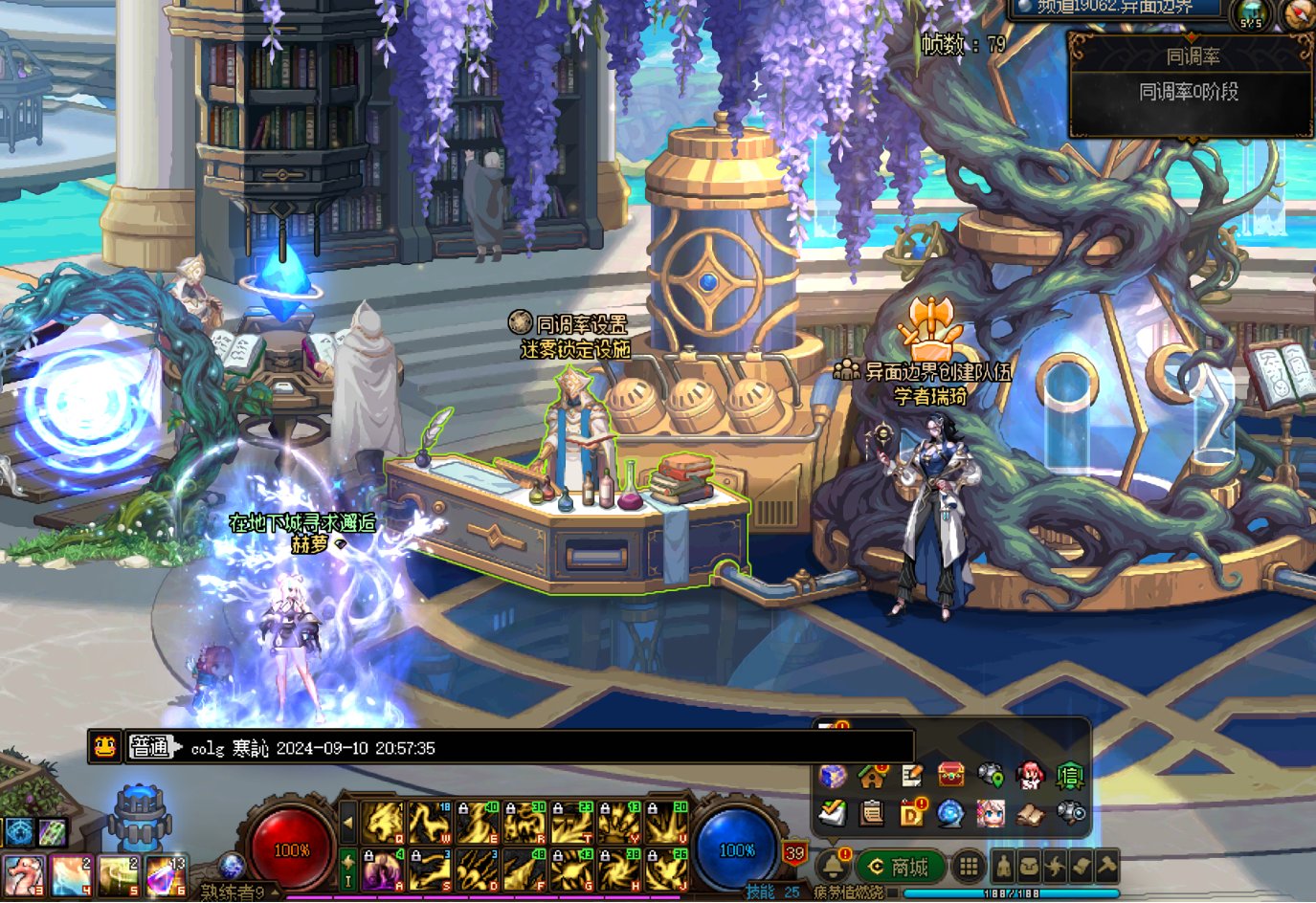The height and width of the screenshot is (903, 1316).
Task: Select the 普通 chat channel label
Action: pyautogui.click(x=151, y=748)
